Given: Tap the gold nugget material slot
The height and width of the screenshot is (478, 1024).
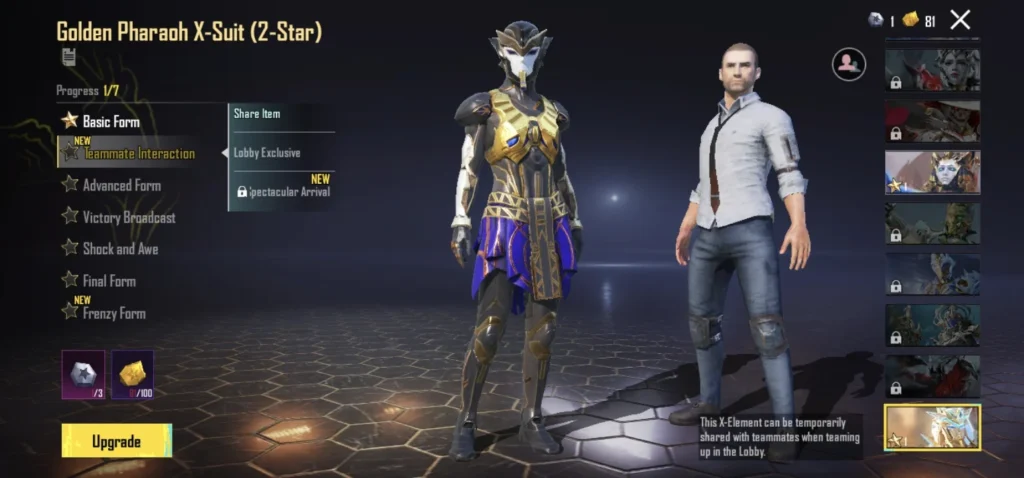Looking at the screenshot, I should (132, 375).
